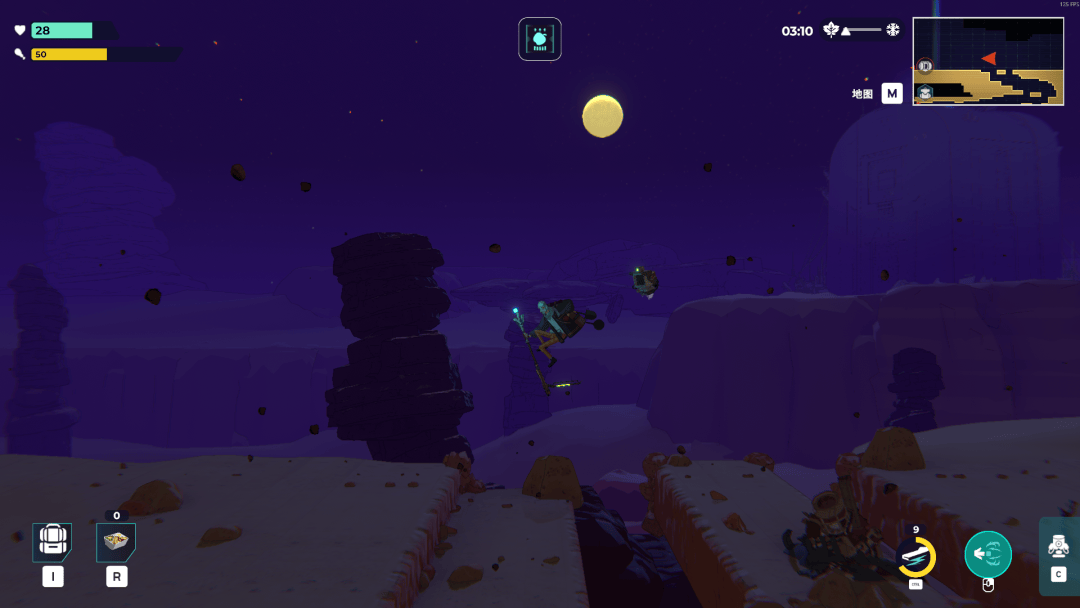The image size is (1080, 608).
Task: Open the backpack inventory icon
Action: pyautogui.click(x=52, y=541)
